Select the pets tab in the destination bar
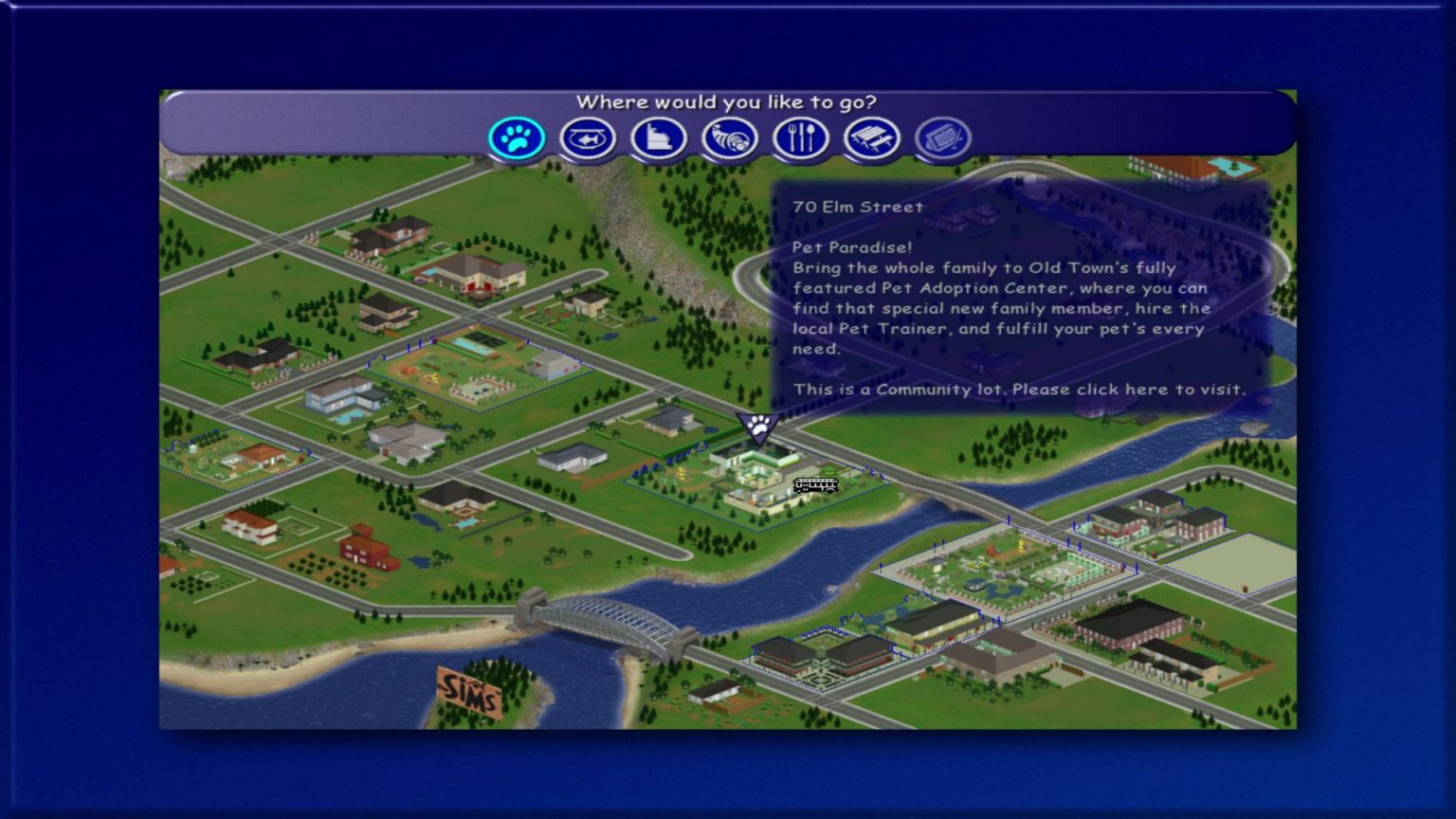 pyautogui.click(x=516, y=137)
